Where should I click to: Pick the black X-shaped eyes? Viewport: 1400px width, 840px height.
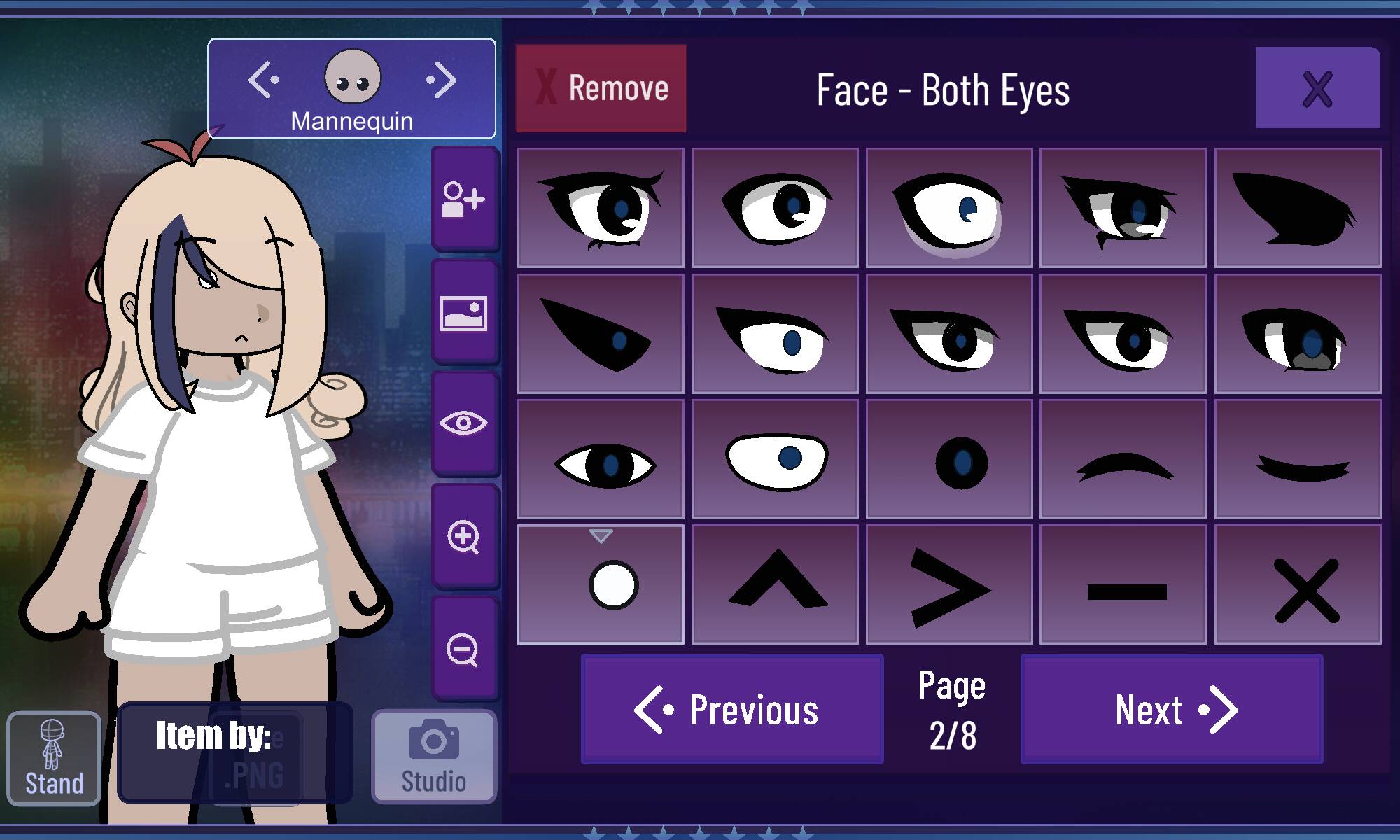click(1298, 584)
